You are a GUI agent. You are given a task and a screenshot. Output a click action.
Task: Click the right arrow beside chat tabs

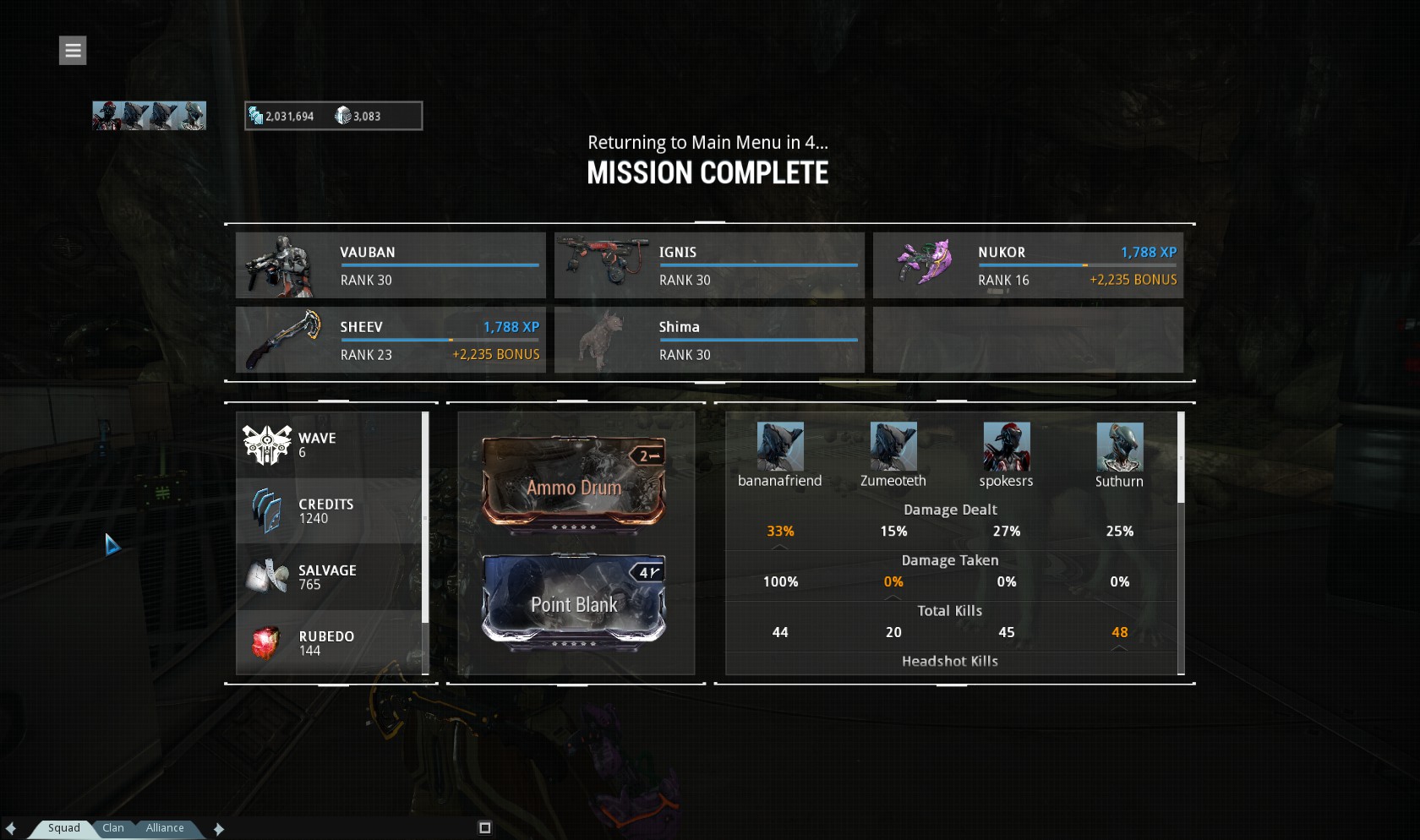click(219, 829)
